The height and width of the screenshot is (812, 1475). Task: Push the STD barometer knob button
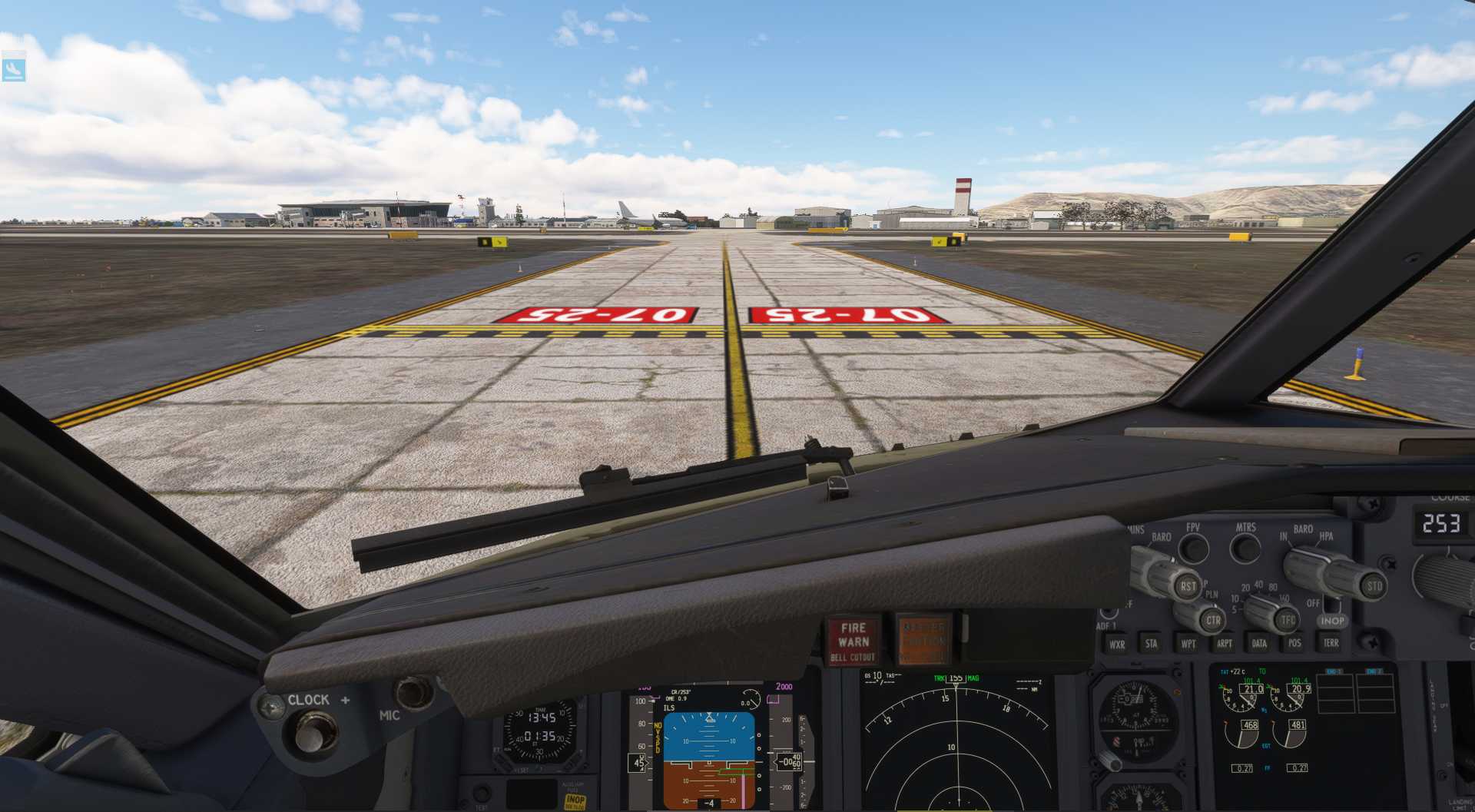(1374, 586)
